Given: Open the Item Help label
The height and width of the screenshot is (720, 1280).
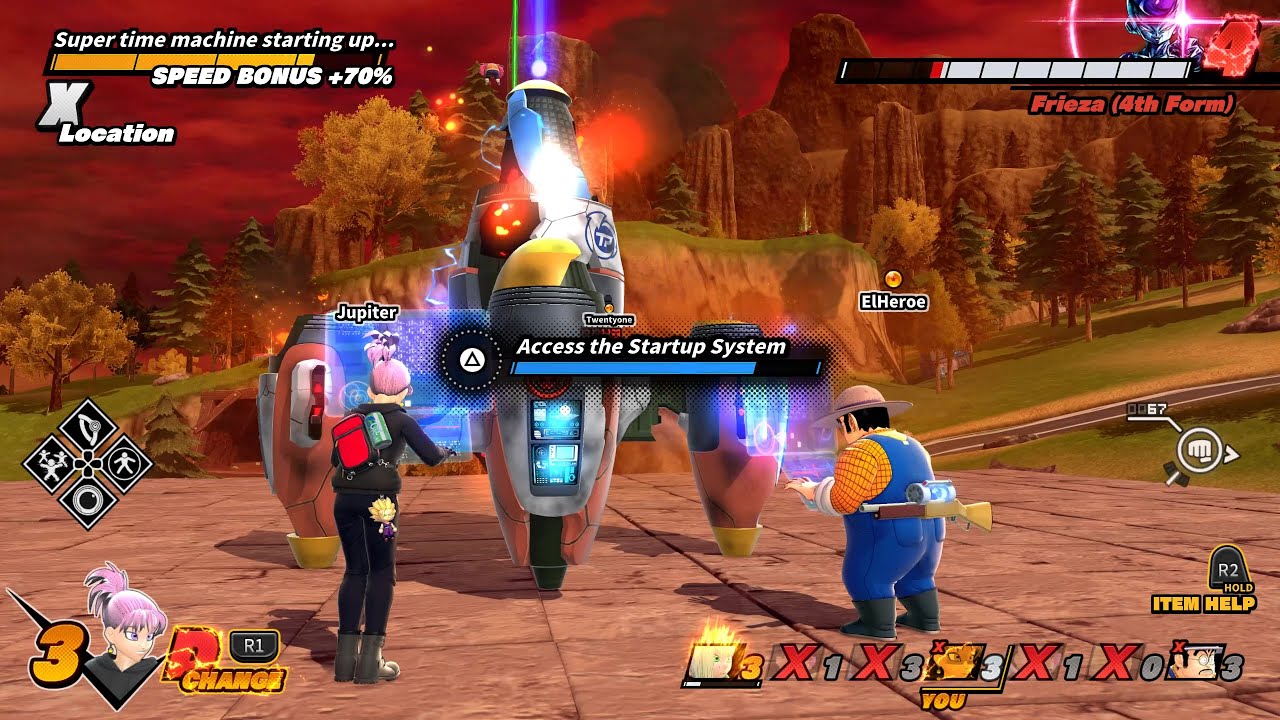Looking at the screenshot, I should (x=1202, y=604).
